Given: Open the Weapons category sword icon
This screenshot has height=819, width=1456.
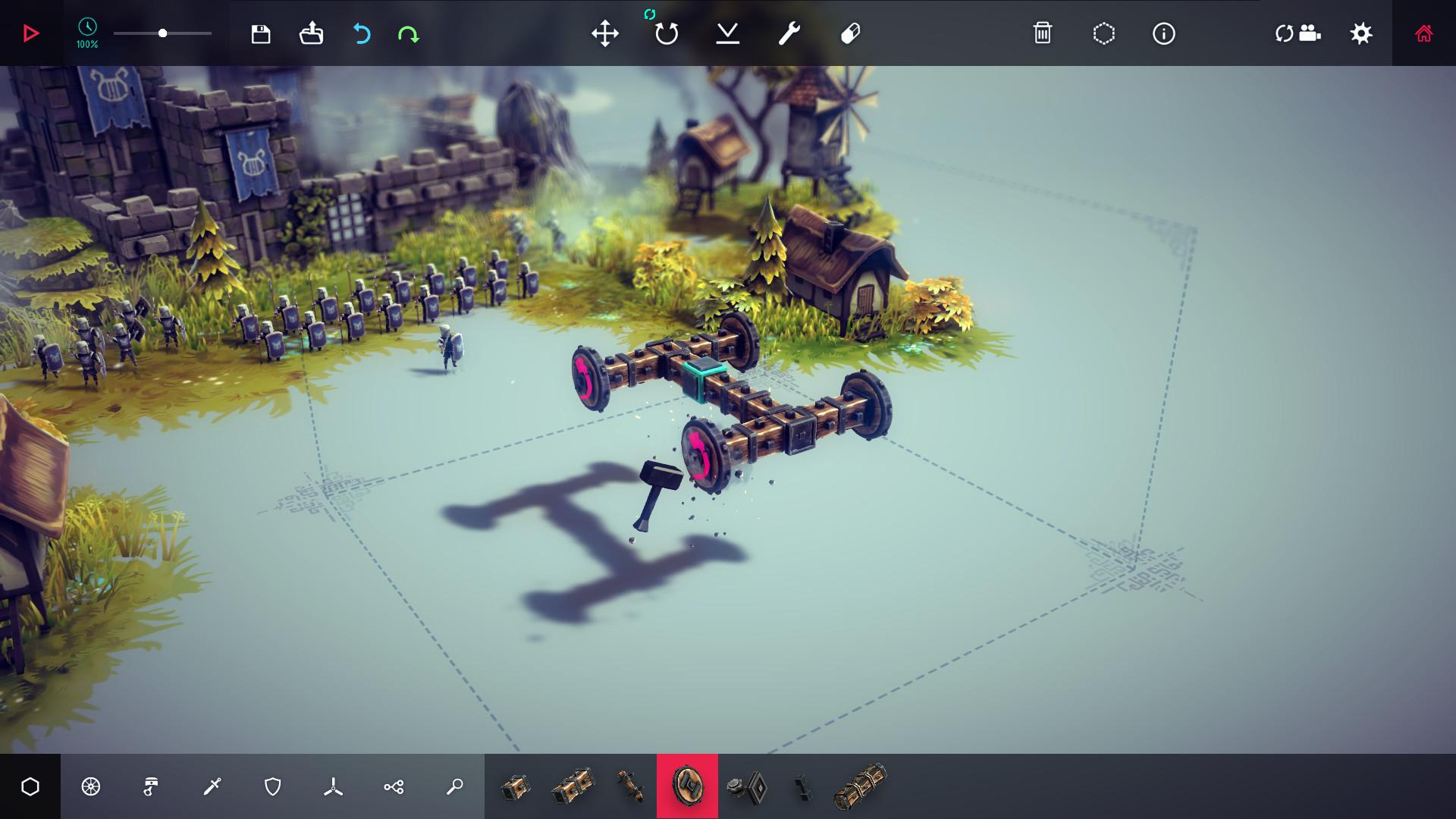Looking at the screenshot, I should pyautogui.click(x=212, y=786).
